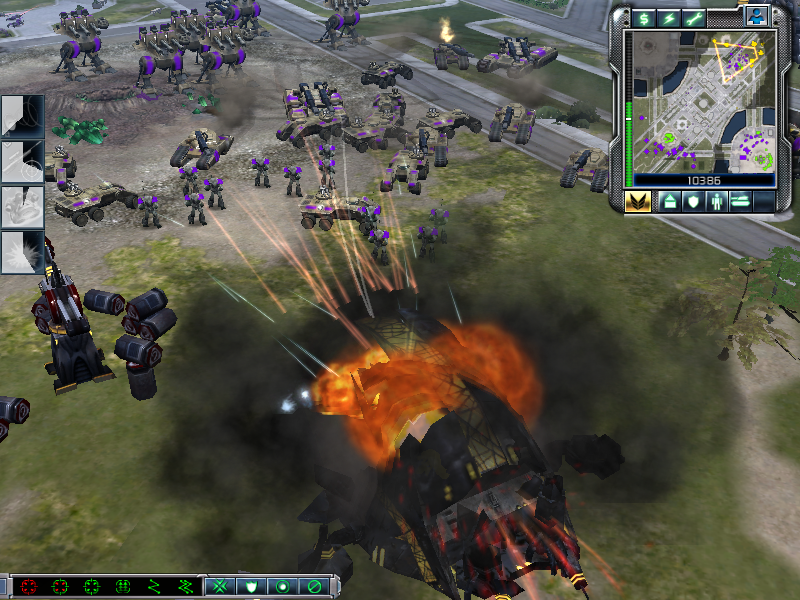
Task: Open the blue player silhouette menu
Action: (757, 15)
